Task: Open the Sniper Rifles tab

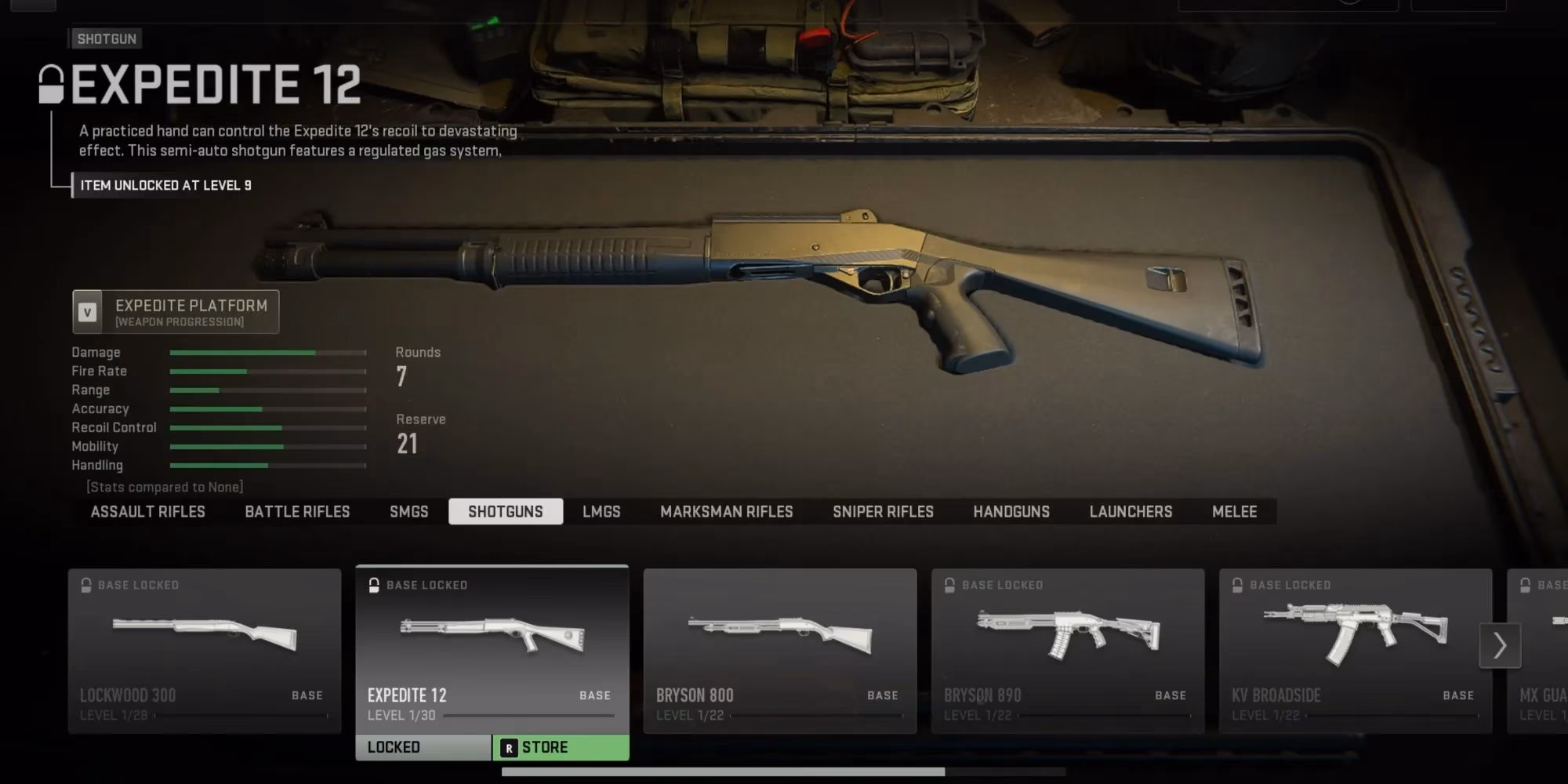Action: pyautogui.click(x=883, y=512)
